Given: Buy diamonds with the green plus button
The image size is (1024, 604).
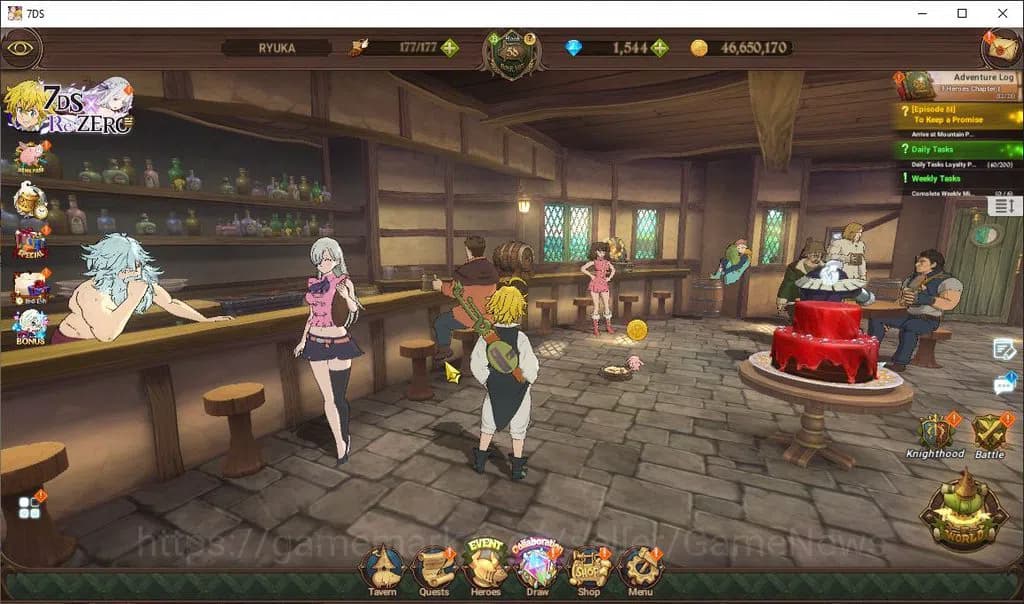Looking at the screenshot, I should (x=659, y=47).
